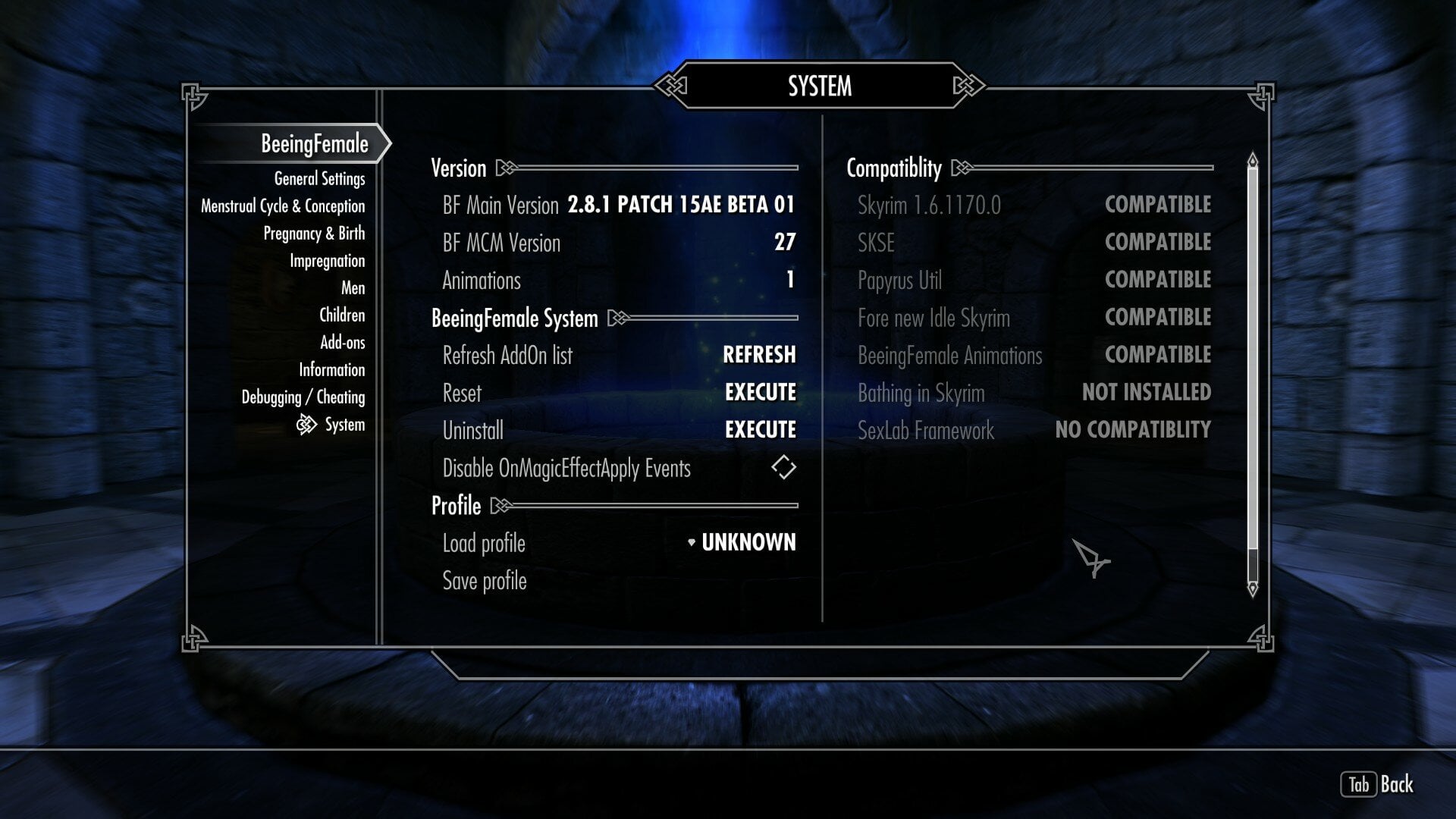This screenshot has height=819, width=1456.
Task: View the Information page
Action: 331,370
